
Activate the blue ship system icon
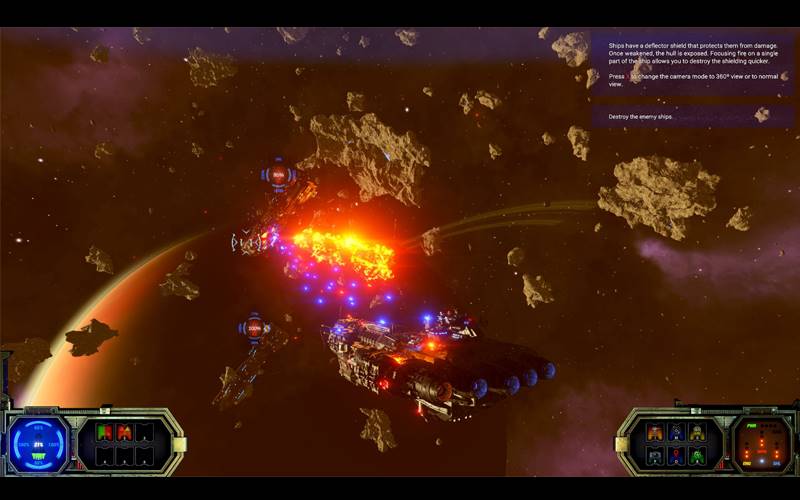(676, 432)
